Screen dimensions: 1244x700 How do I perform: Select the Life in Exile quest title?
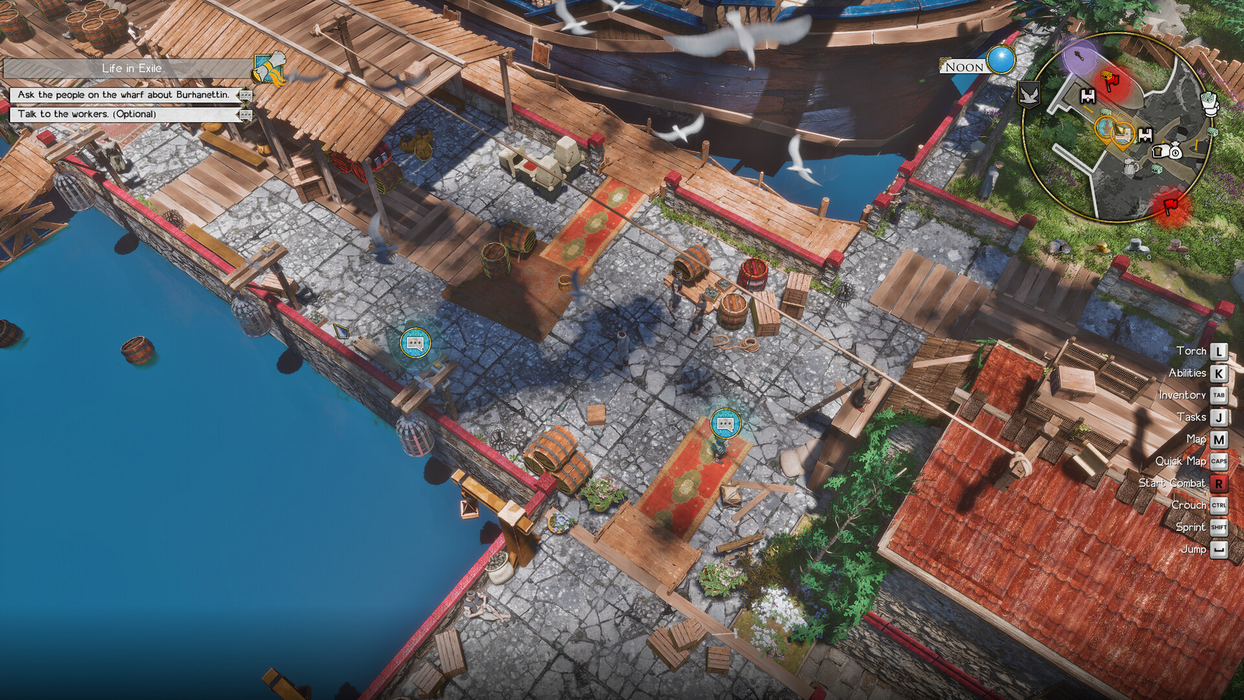pos(130,68)
